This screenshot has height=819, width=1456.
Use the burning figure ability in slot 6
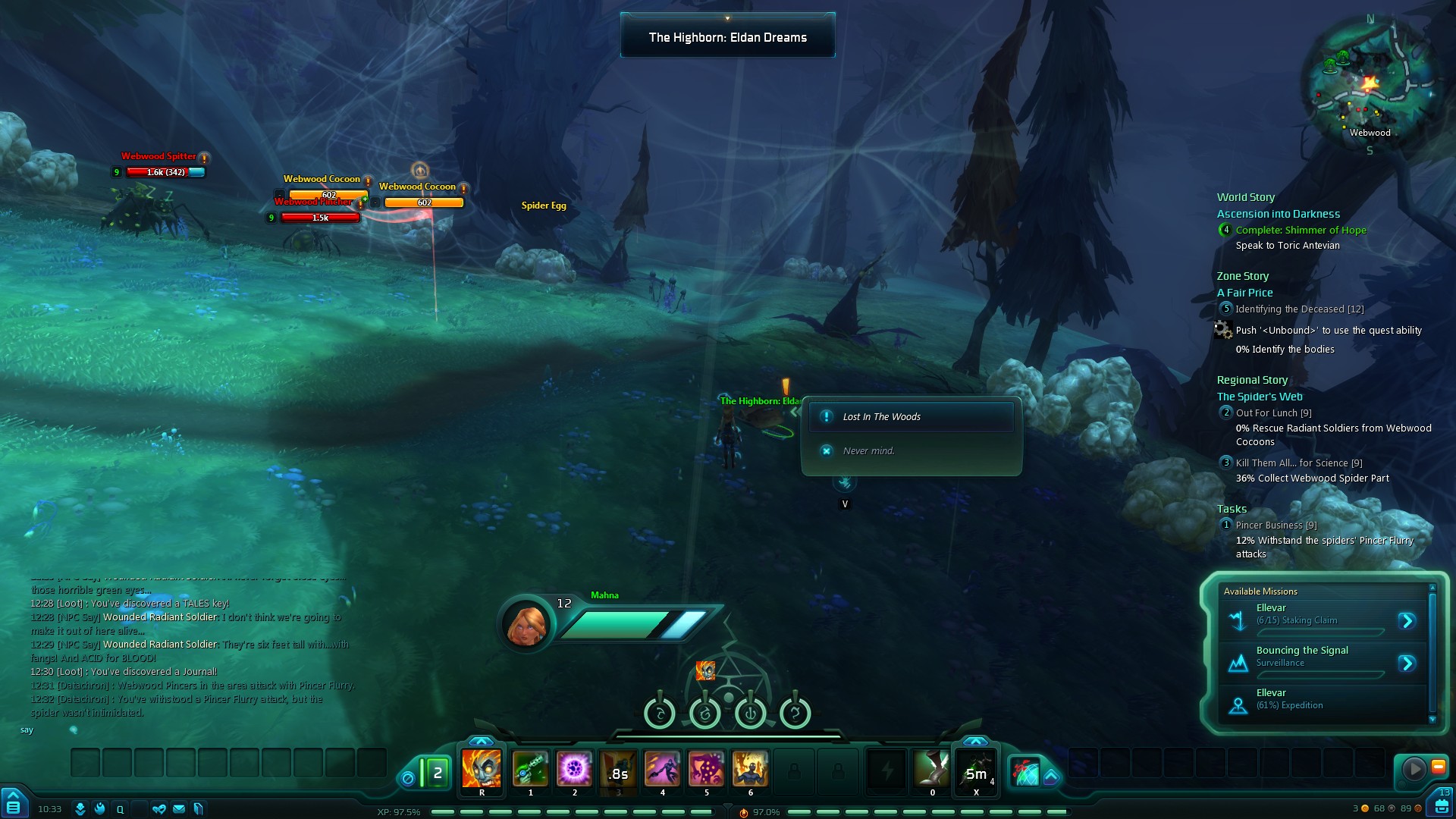(750, 769)
